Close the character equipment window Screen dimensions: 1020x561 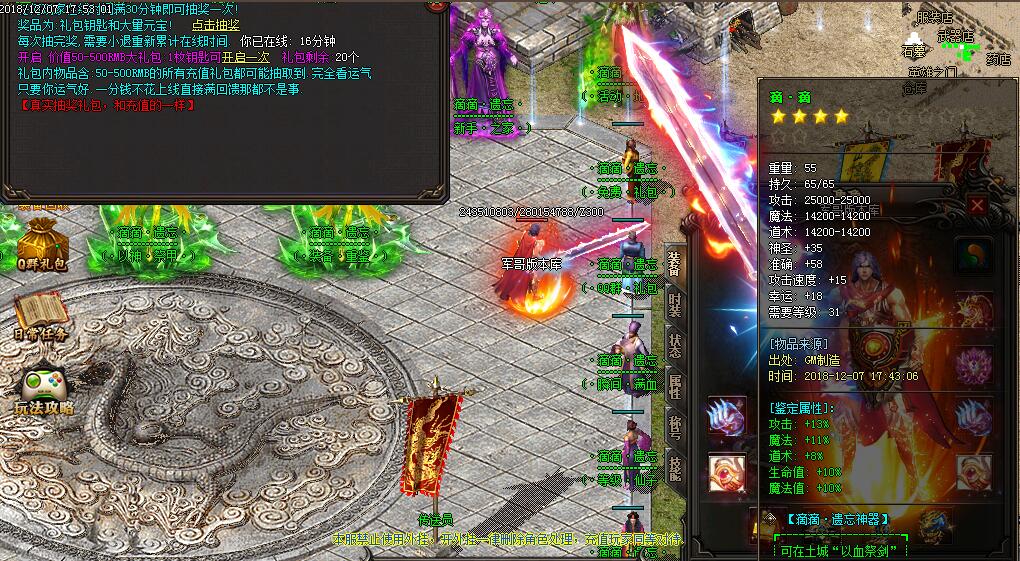pyautogui.click(x=977, y=206)
